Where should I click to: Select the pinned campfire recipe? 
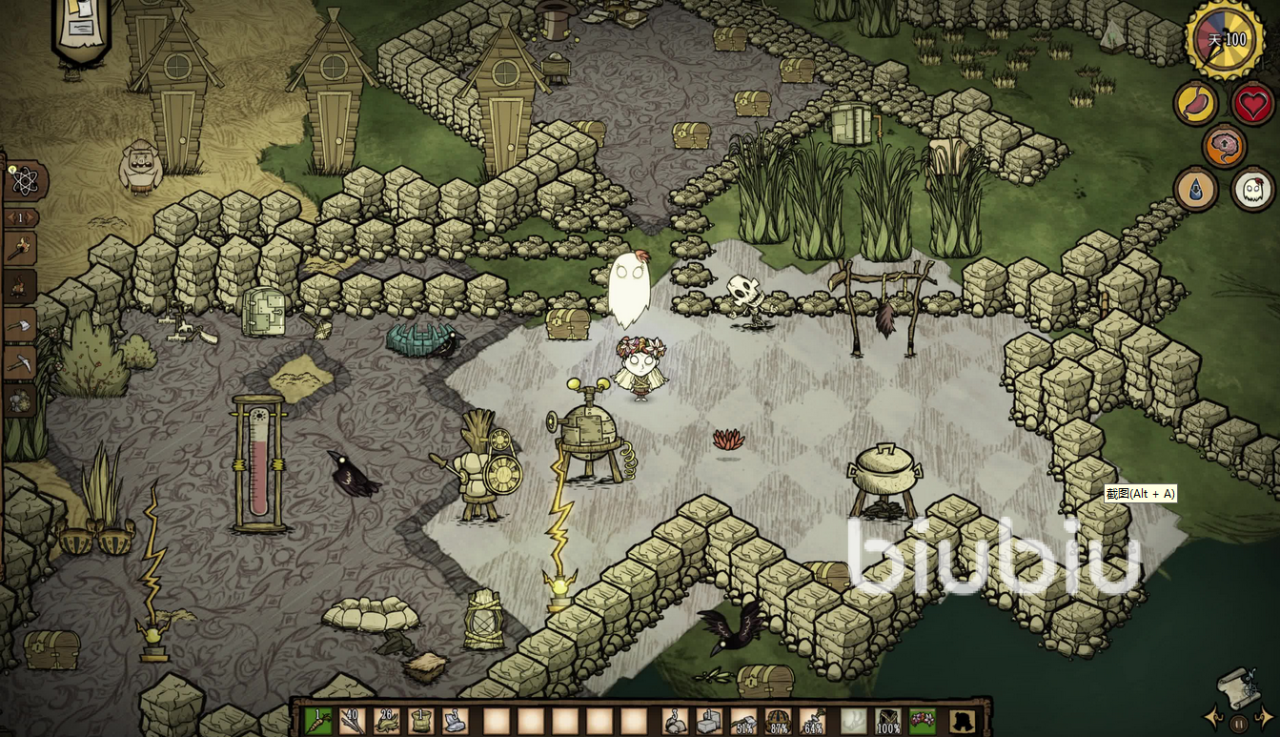[21, 286]
